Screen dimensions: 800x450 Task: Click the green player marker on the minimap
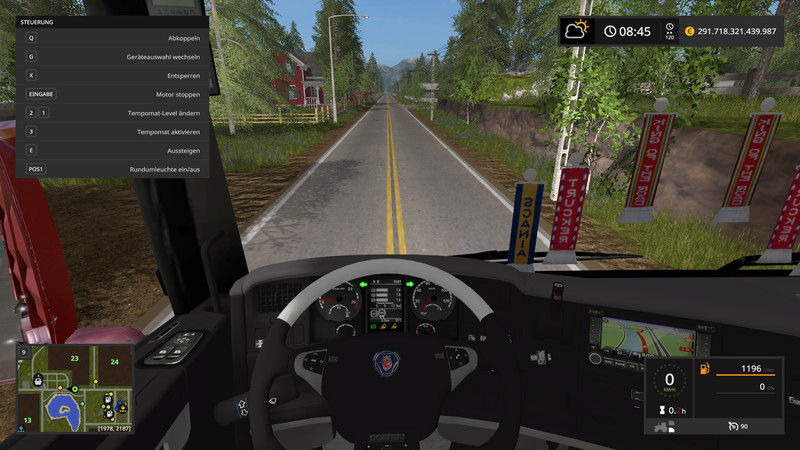(x=73, y=388)
